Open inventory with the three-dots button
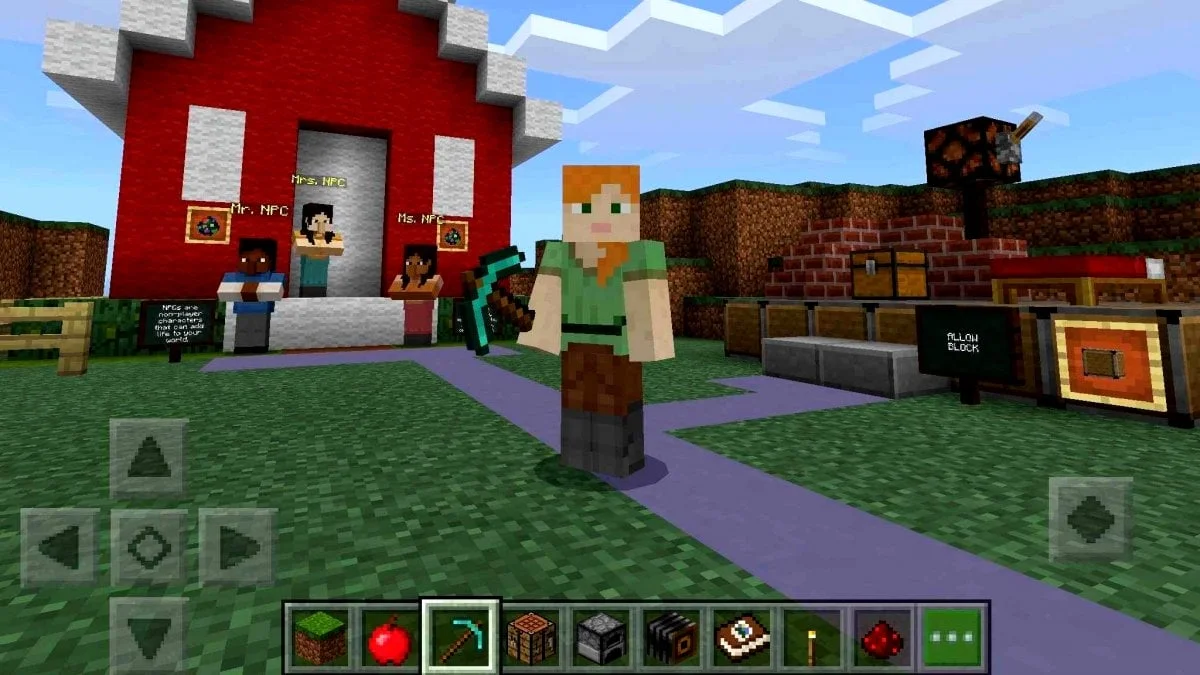The height and width of the screenshot is (675, 1200). click(x=951, y=637)
